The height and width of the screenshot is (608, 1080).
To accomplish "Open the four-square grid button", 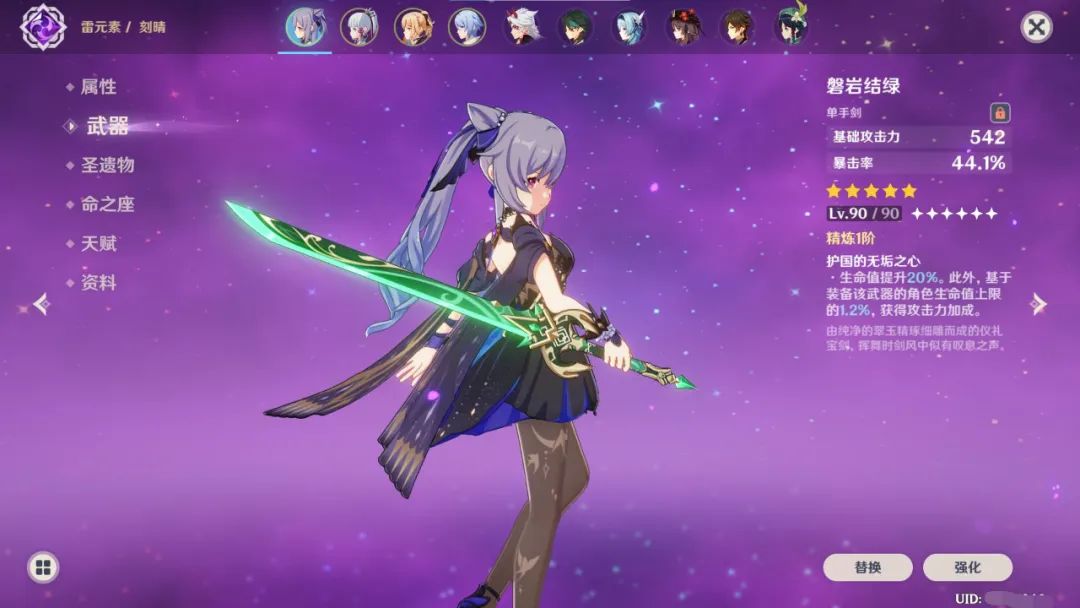I will coord(43,568).
